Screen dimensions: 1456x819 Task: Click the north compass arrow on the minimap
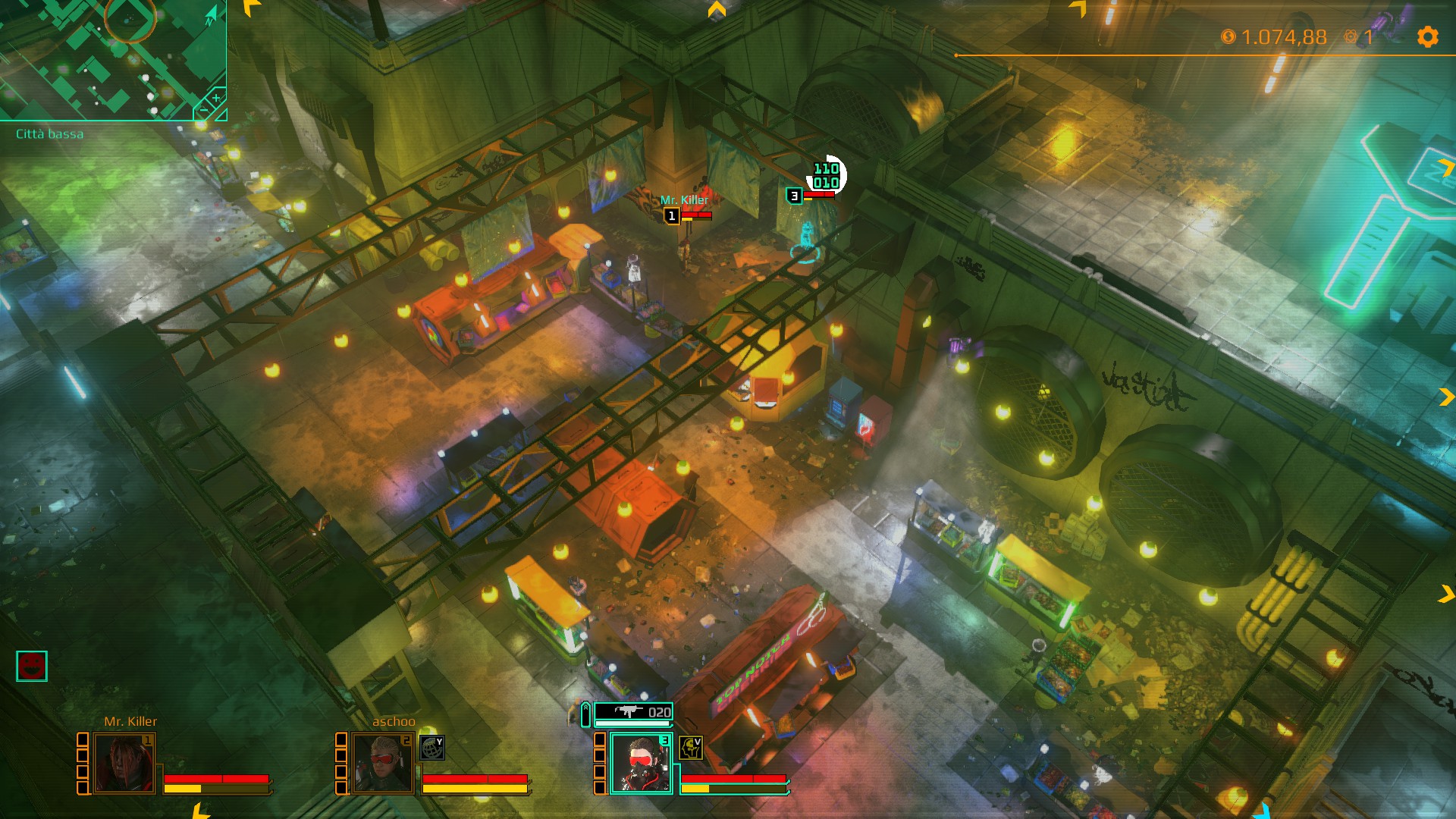pyautogui.click(x=211, y=14)
